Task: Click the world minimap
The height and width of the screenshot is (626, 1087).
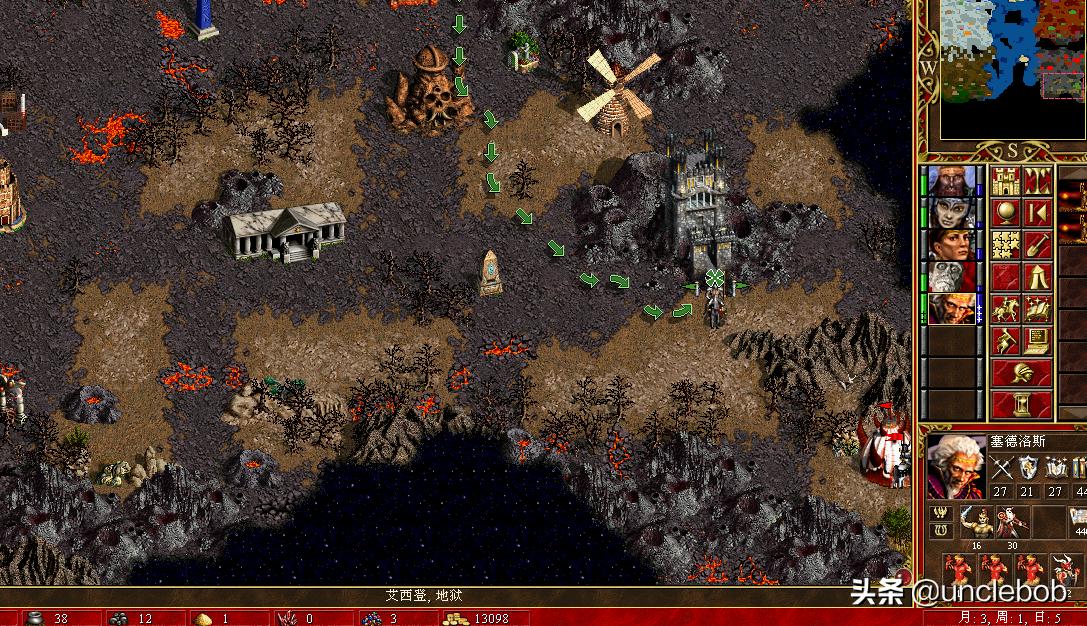Action: click(1010, 68)
